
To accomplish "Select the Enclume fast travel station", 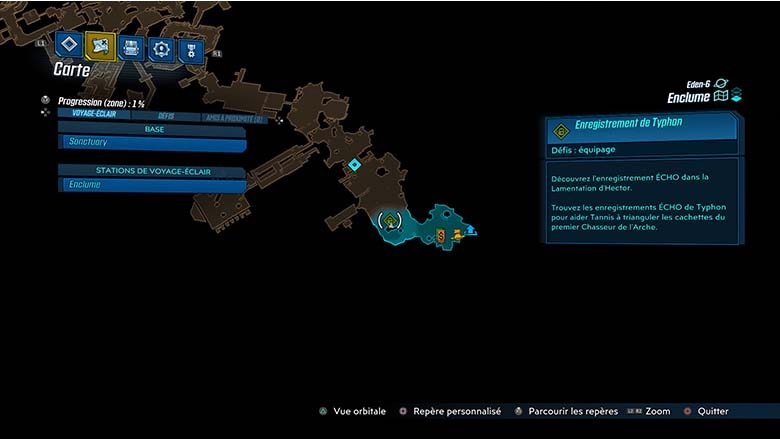I will [x=152, y=184].
